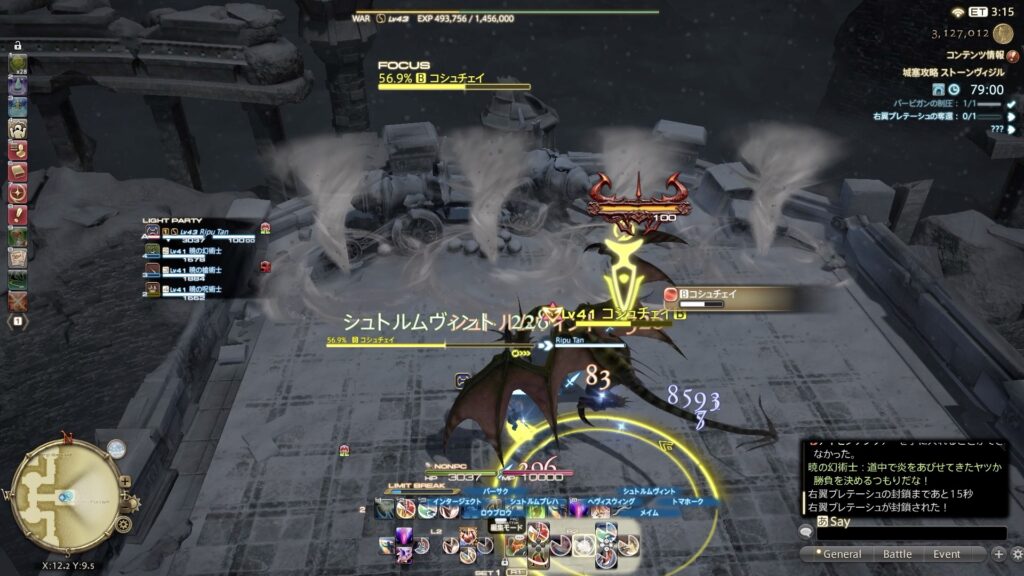Add a new chat tab with plus button
This screenshot has width=1024, height=576.
click(998, 554)
